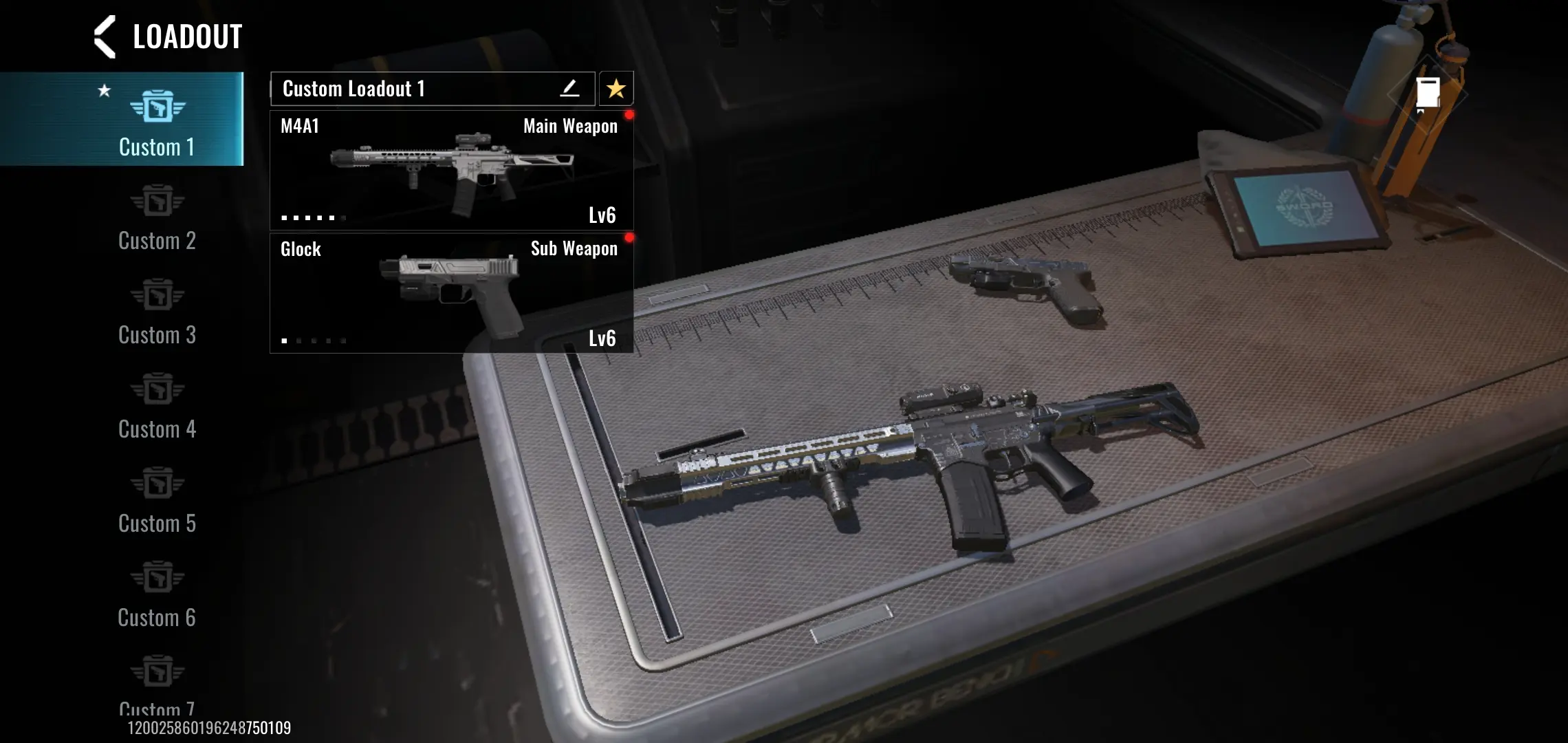This screenshot has height=743, width=1568.
Task: Go back using the Loadout arrow
Action: [105, 37]
